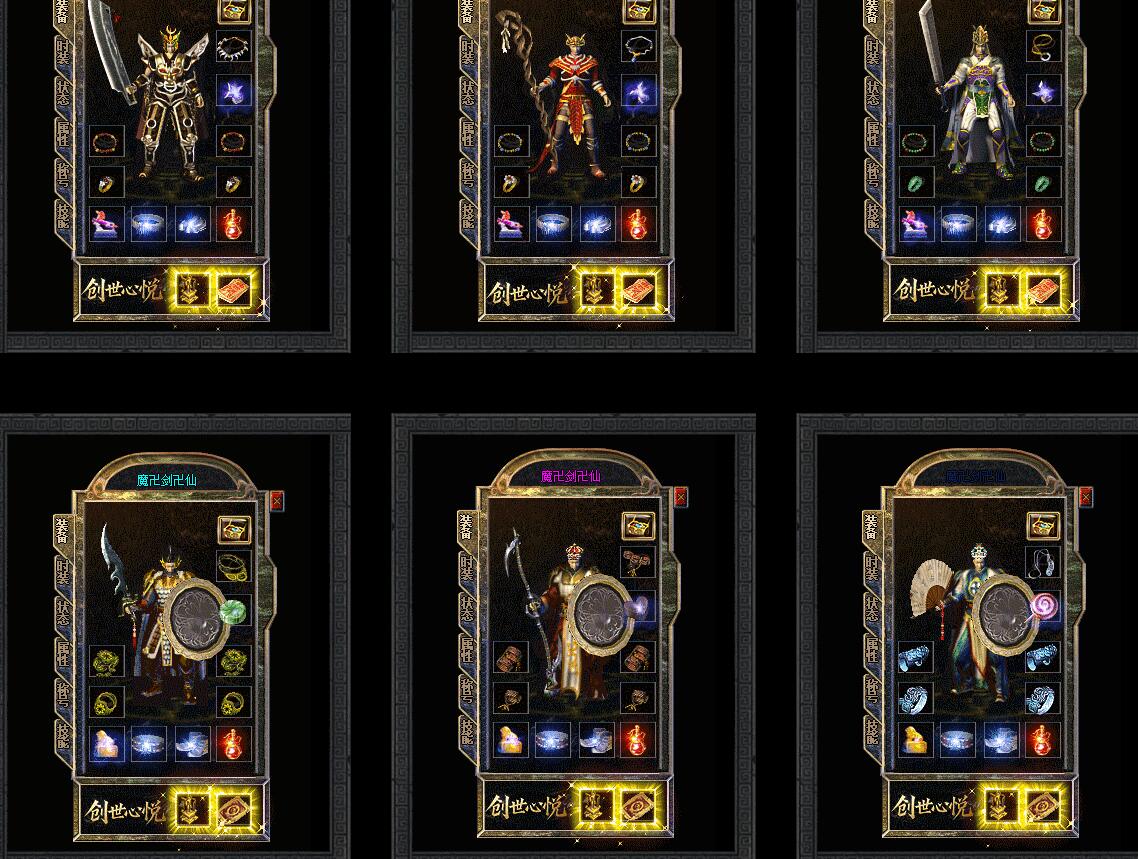
Task: Select the silver pendant necklace on fan character's panel
Action: (1043, 563)
